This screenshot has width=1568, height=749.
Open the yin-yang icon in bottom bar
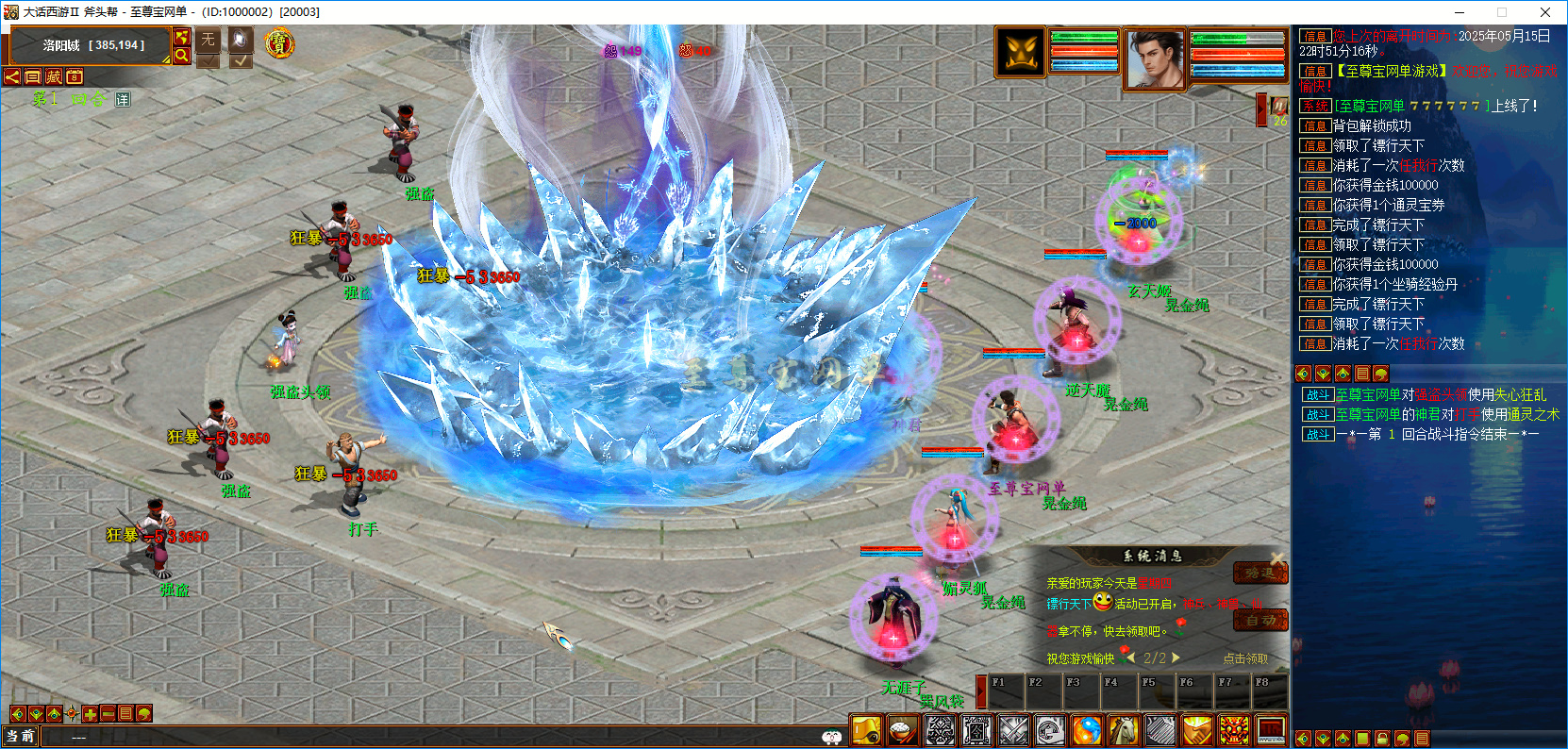point(1086,730)
